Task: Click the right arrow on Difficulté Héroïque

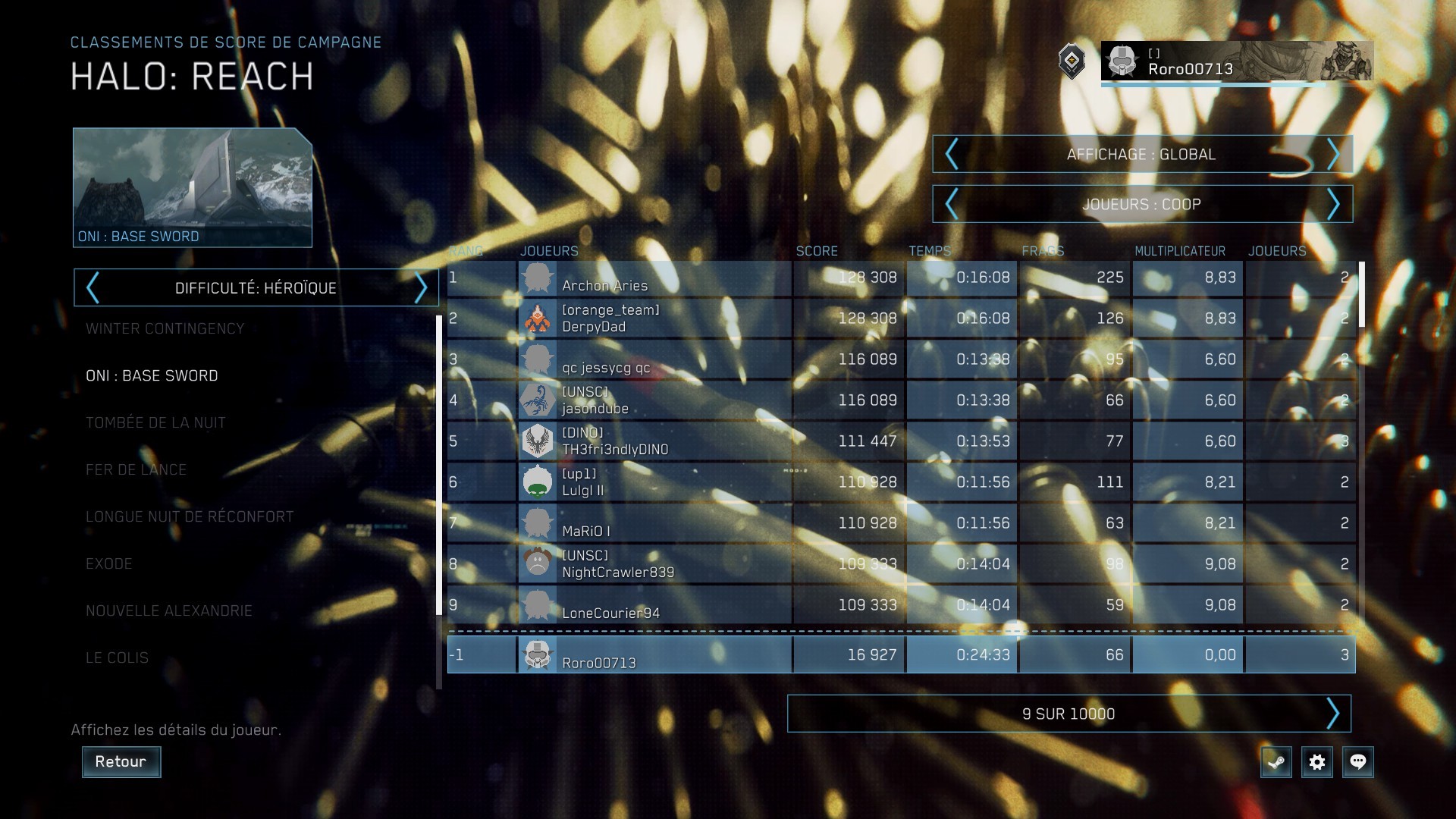Action: click(x=422, y=288)
